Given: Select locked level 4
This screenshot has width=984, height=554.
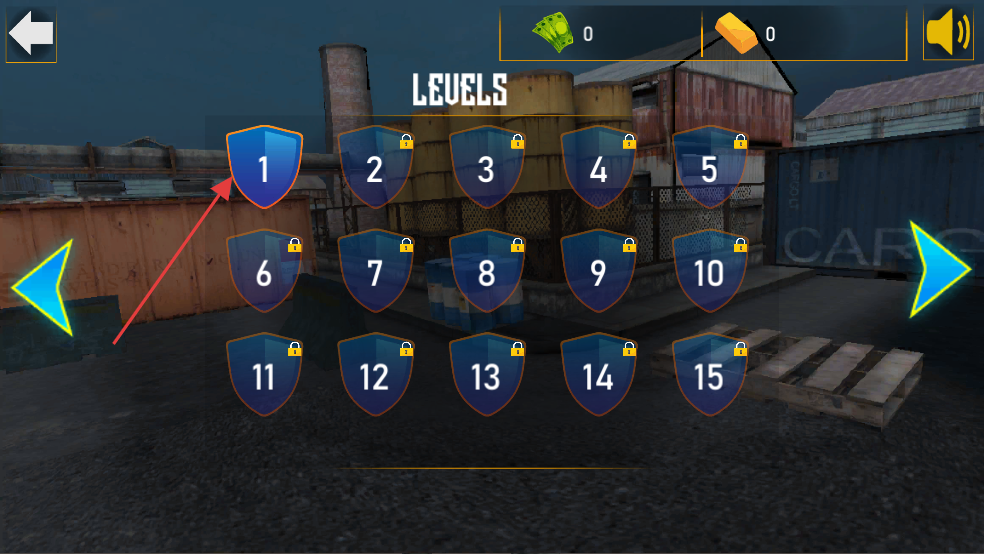Looking at the screenshot, I should click(598, 168).
